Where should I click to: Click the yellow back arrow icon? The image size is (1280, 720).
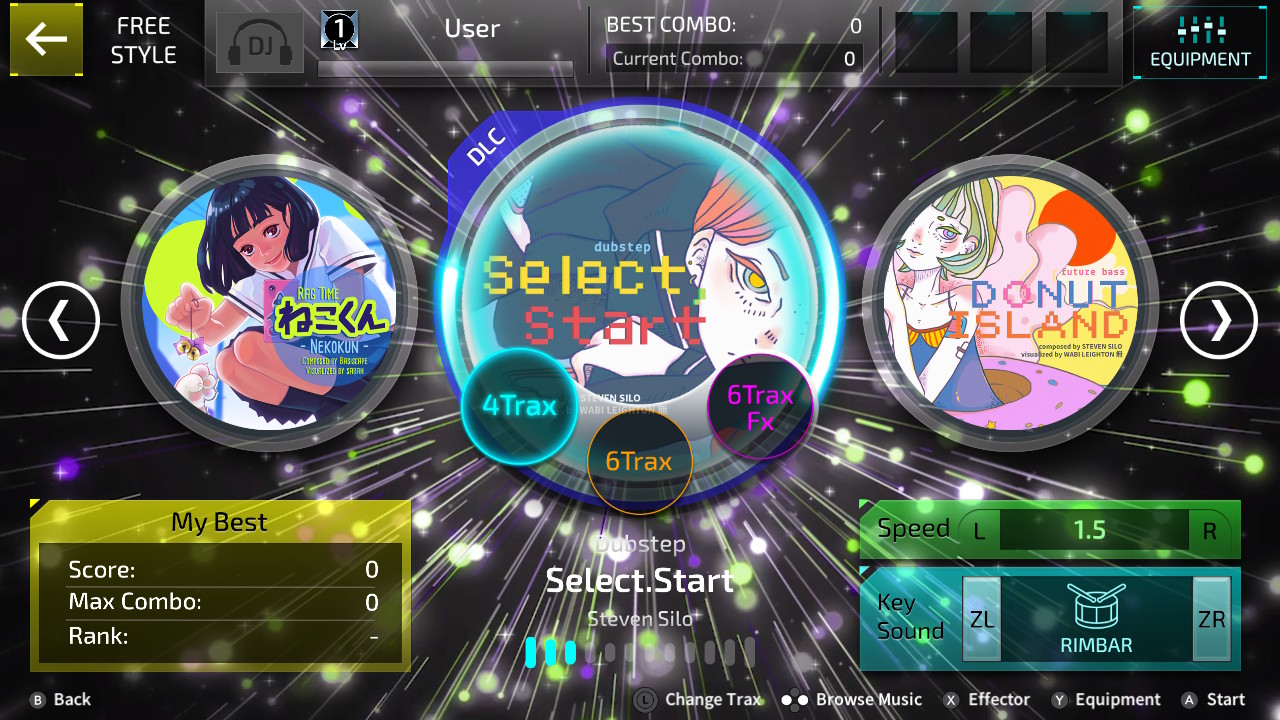46,40
